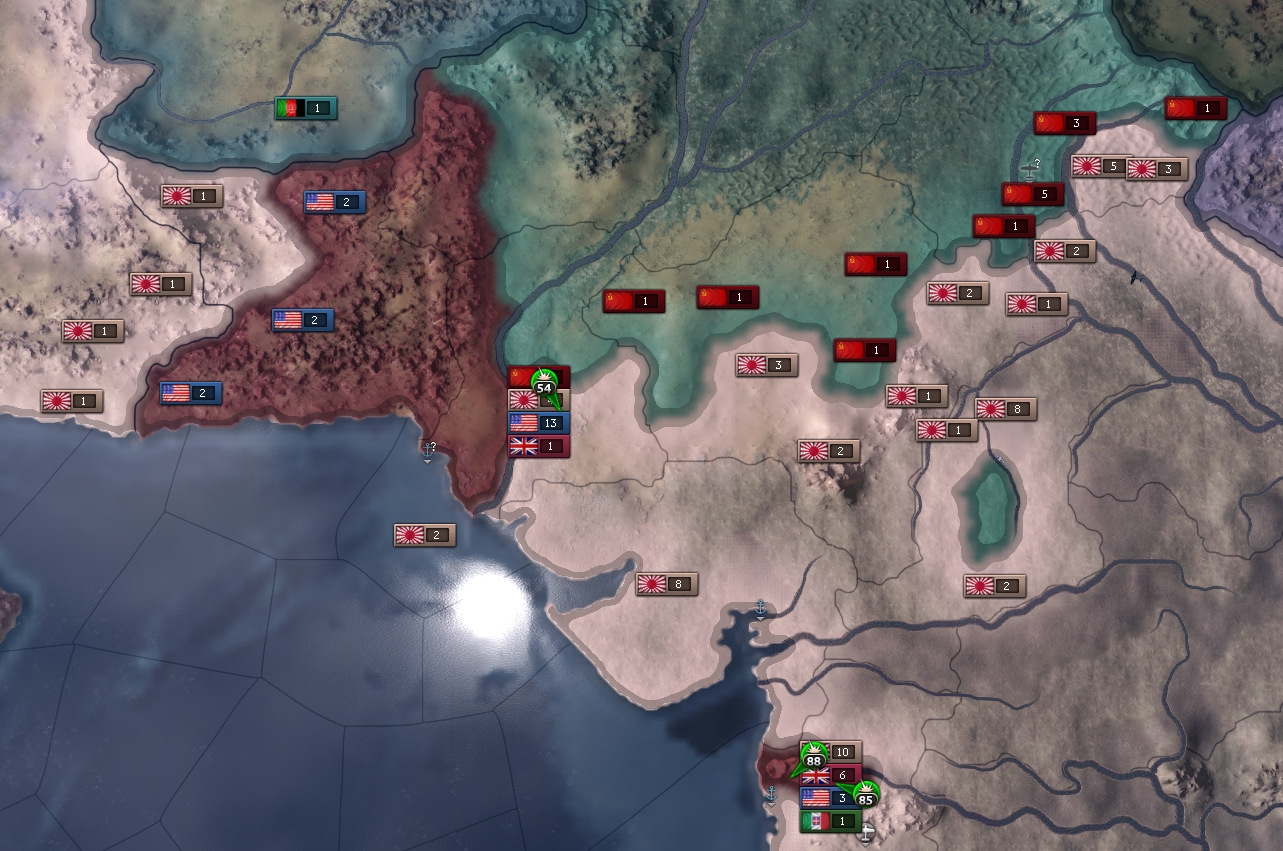1283x851 pixels.
Task: Select the British counter with 6 divisions
Action: [833, 774]
